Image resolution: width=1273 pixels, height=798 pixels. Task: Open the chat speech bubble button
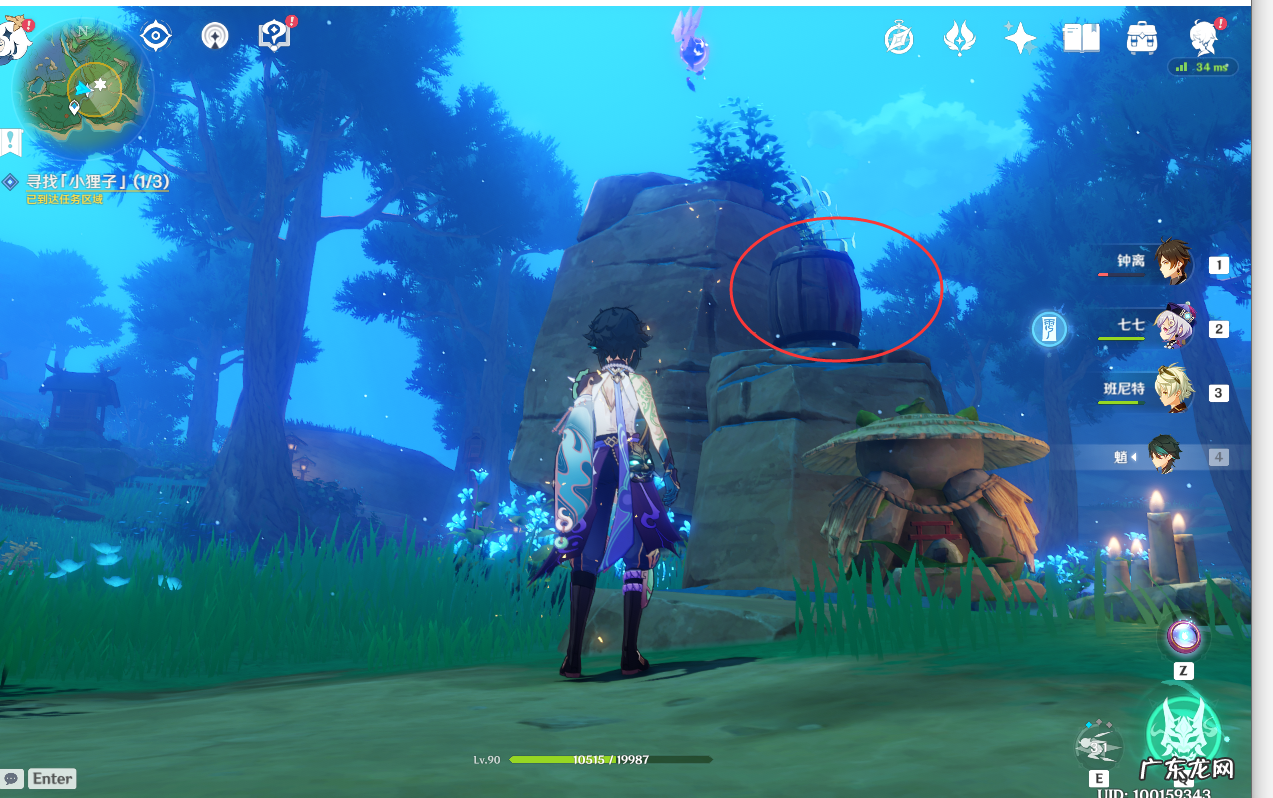coord(12,778)
